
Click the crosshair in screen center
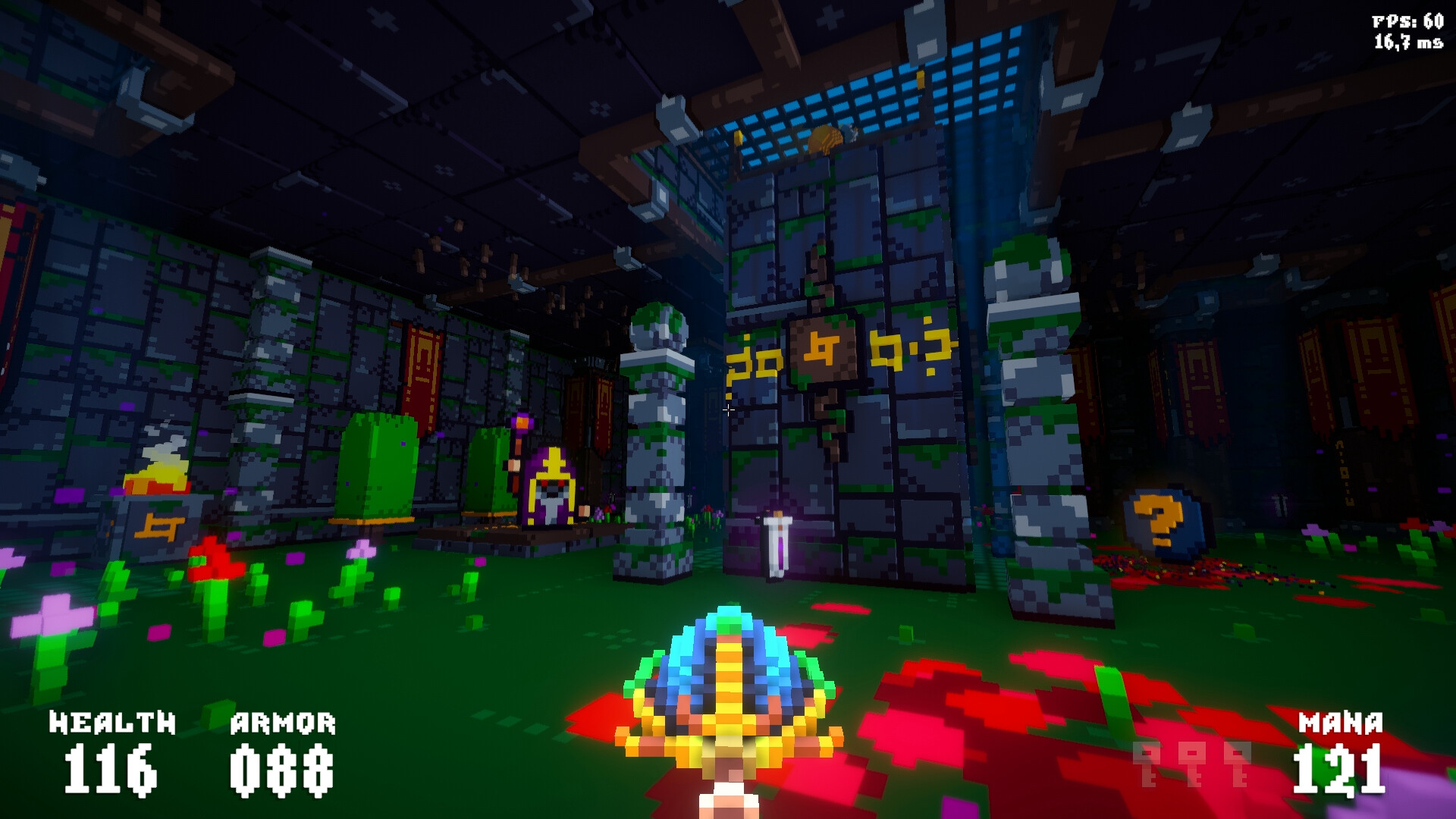(729, 409)
